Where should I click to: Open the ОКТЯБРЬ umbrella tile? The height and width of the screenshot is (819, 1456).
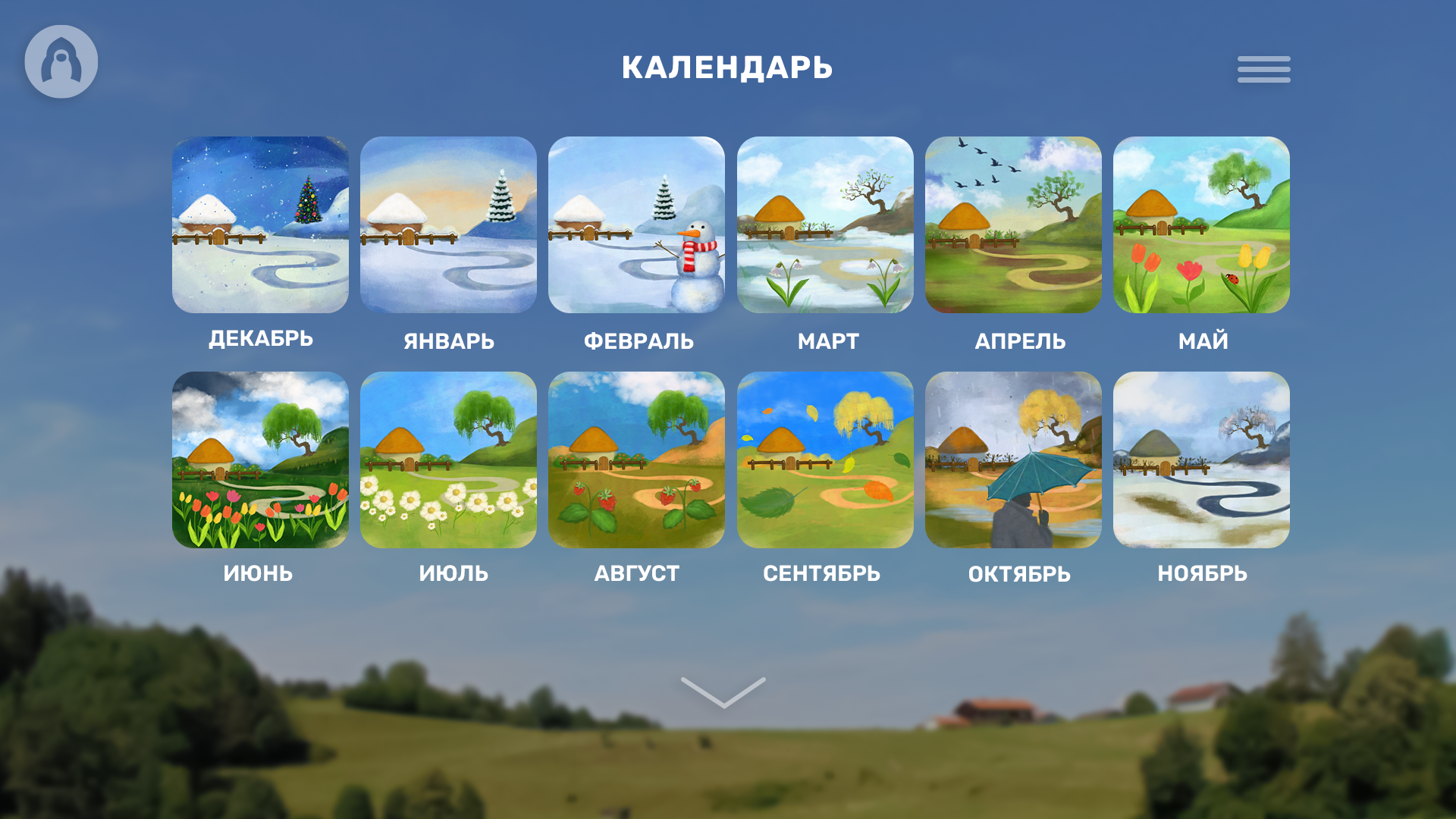point(1013,460)
